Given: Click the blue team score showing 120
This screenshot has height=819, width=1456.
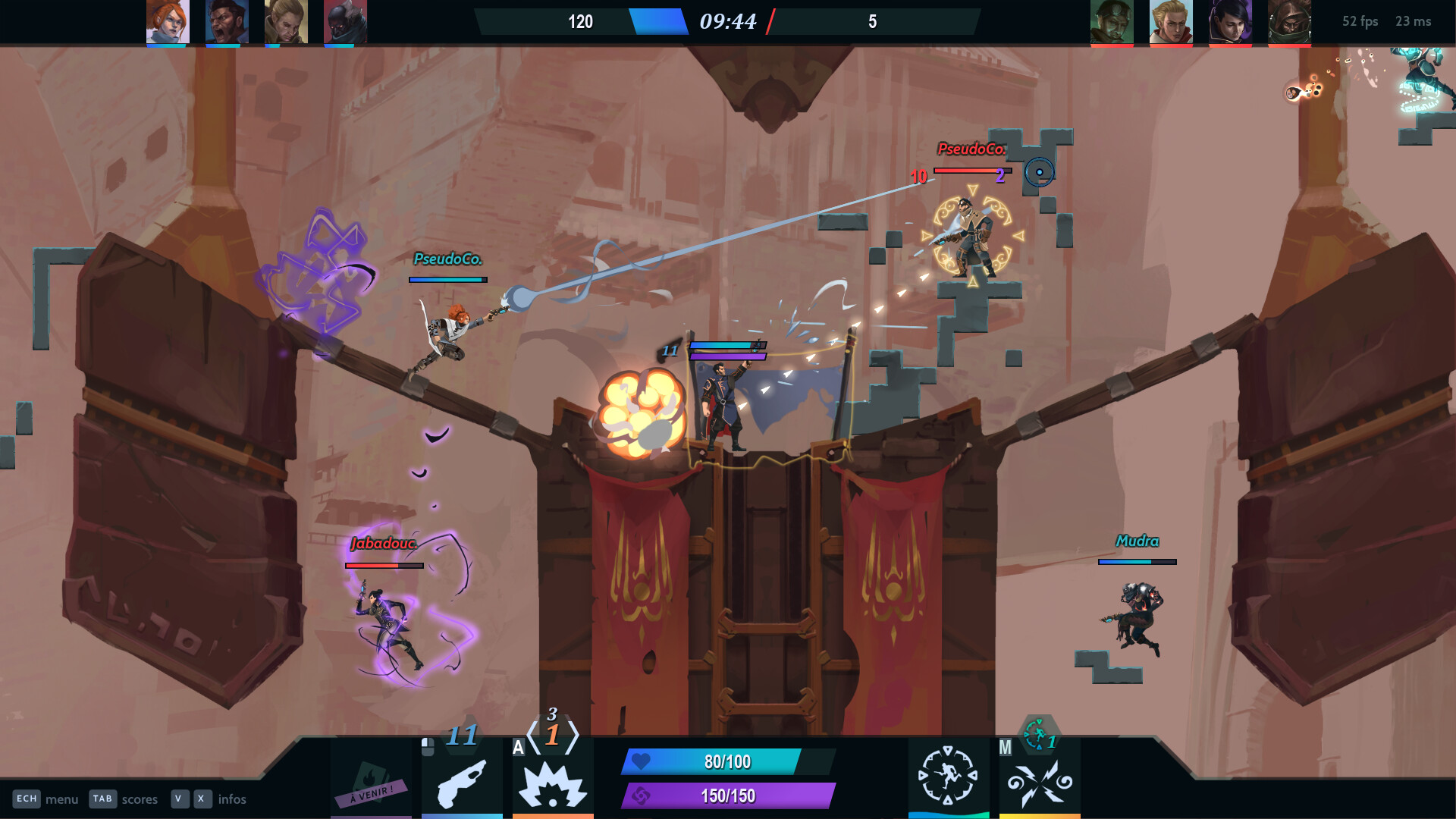Looking at the screenshot, I should pos(581,22).
